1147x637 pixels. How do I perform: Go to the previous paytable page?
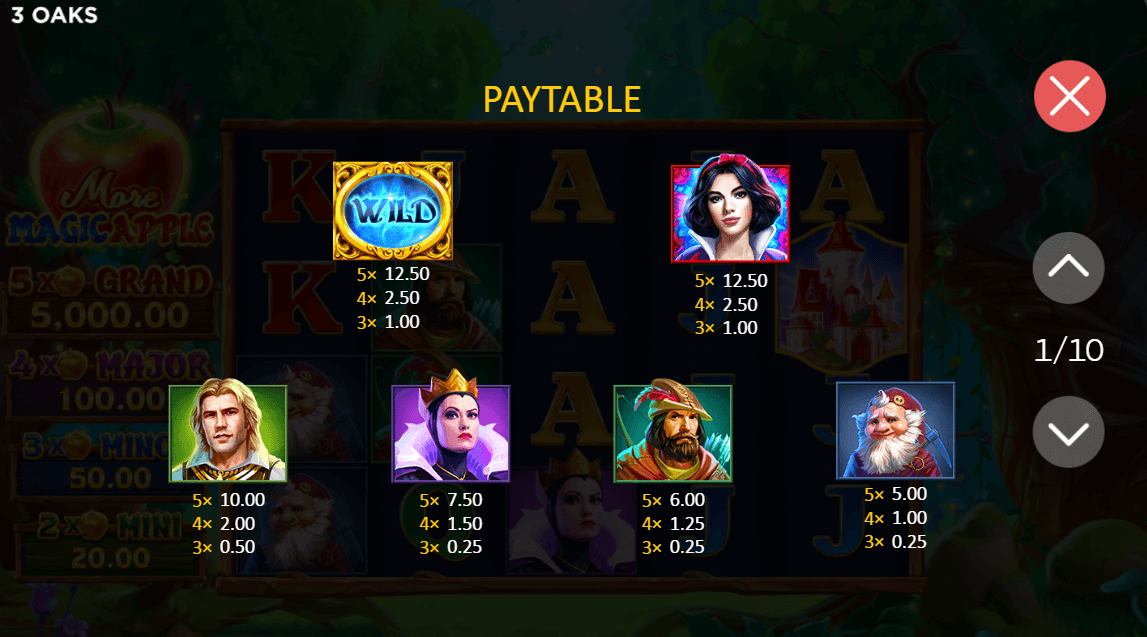tap(1068, 267)
